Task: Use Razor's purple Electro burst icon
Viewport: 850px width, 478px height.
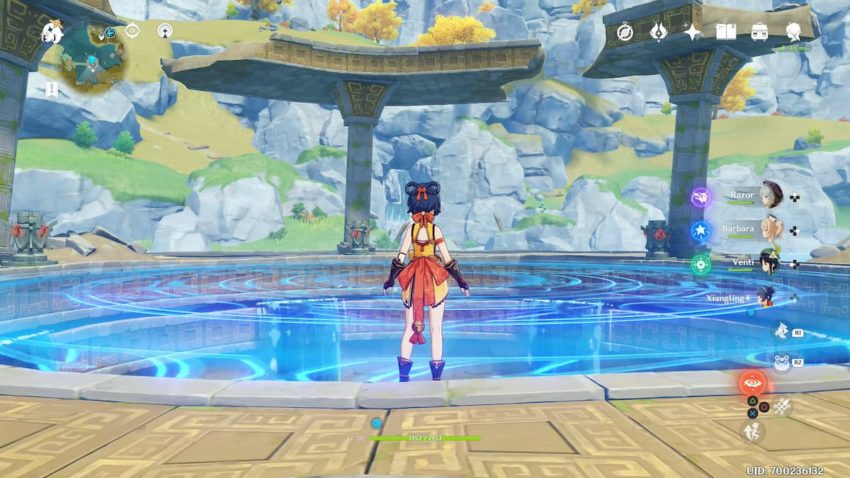Action: coord(701,196)
